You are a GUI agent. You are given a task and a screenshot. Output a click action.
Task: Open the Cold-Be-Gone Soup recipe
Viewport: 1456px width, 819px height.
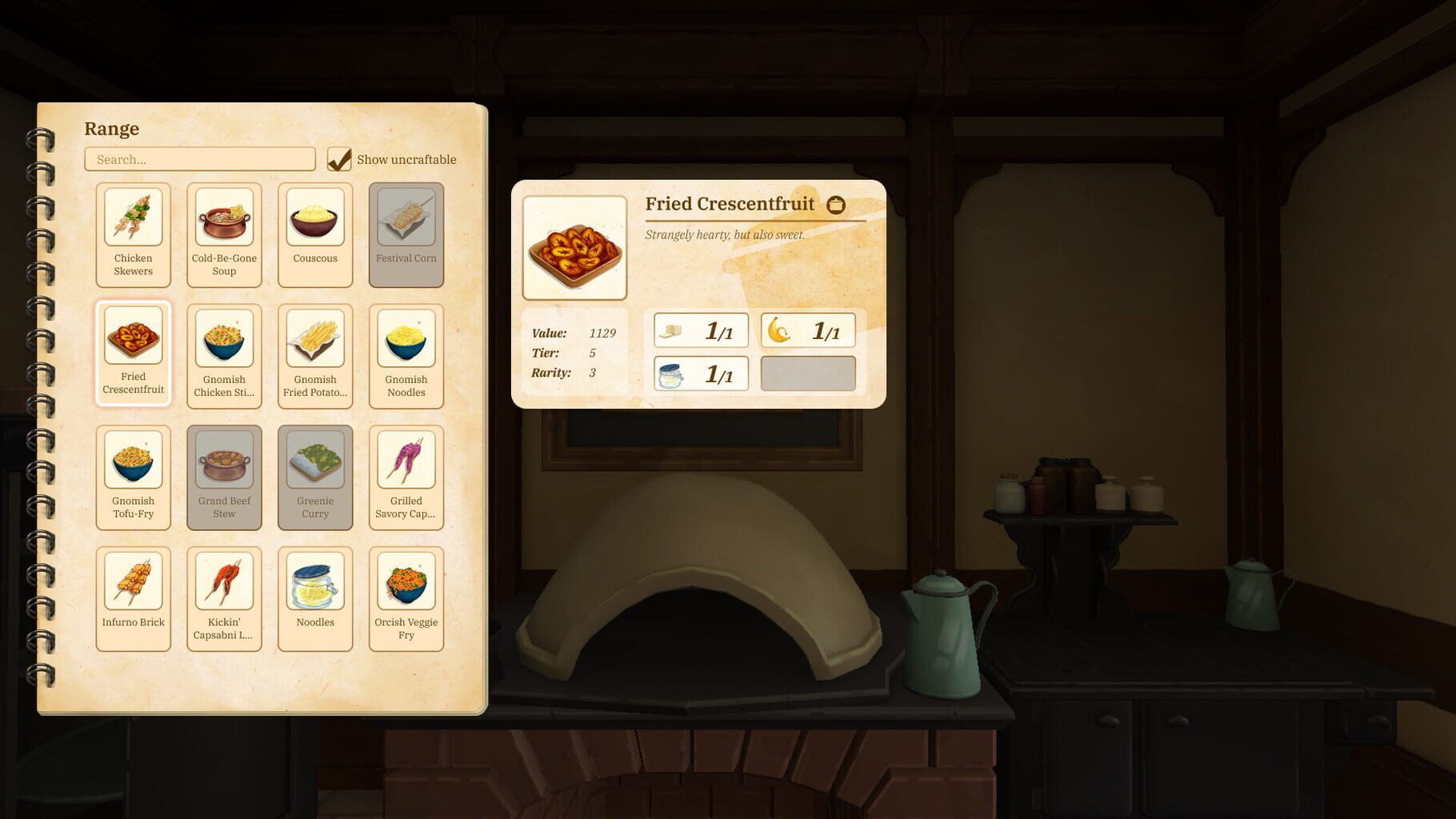point(224,234)
